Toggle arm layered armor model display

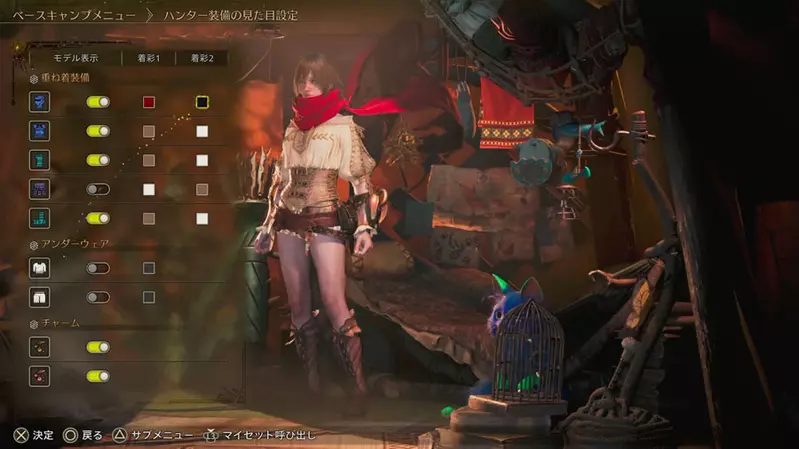[x=98, y=160]
